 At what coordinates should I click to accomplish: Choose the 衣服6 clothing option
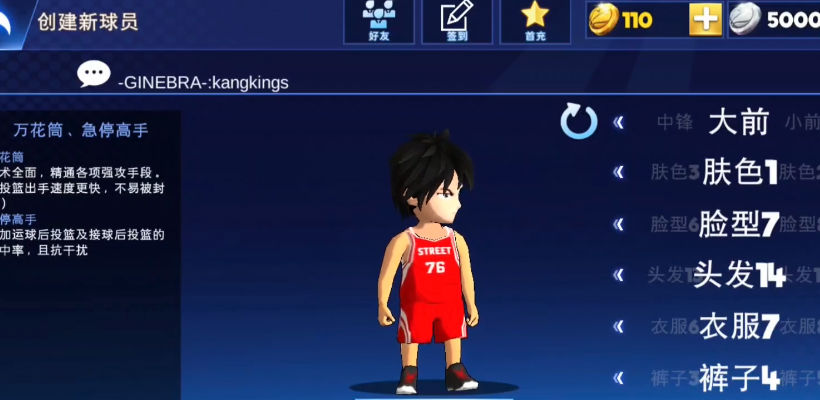point(674,326)
